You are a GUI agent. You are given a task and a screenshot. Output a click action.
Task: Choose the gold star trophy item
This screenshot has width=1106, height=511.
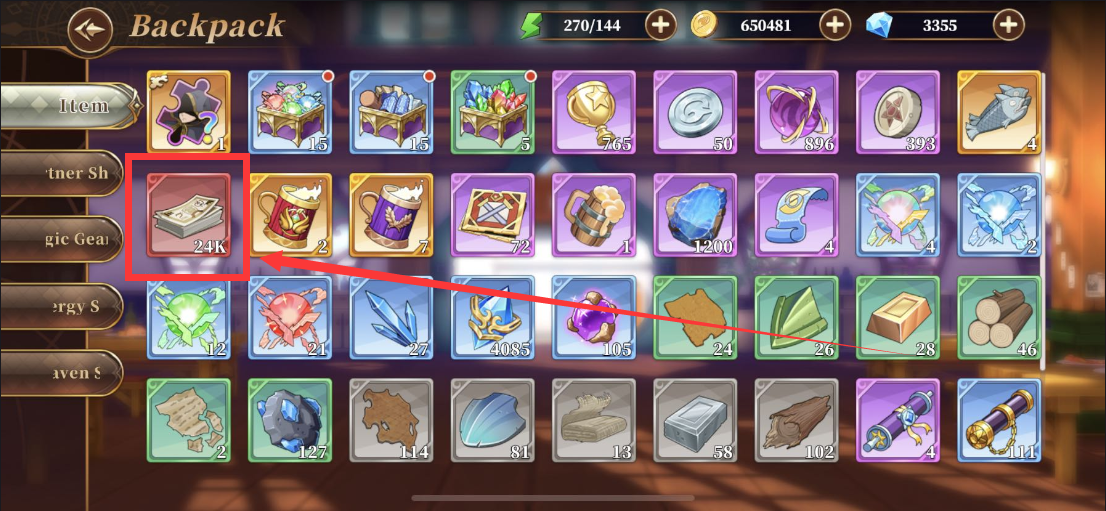click(594, 112)
